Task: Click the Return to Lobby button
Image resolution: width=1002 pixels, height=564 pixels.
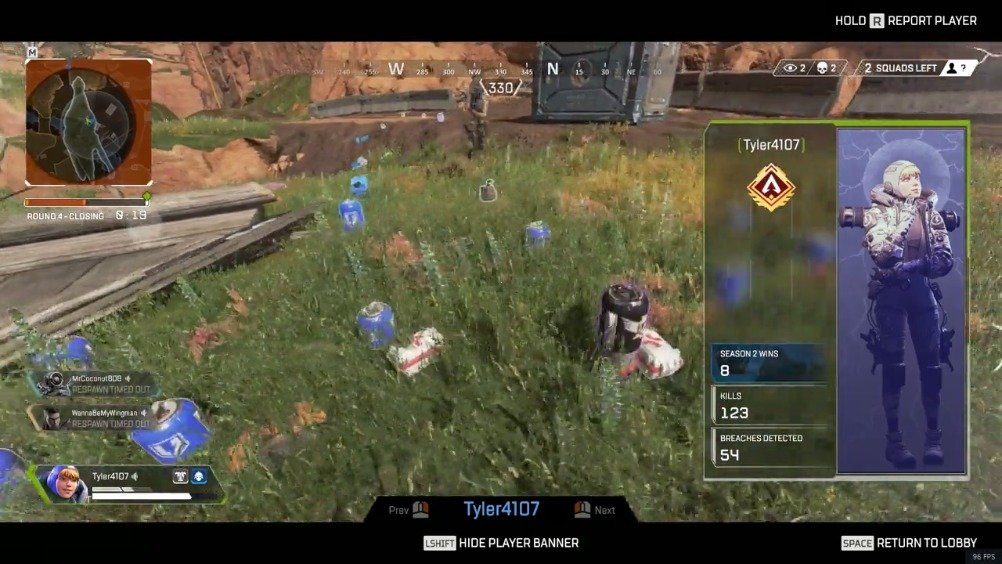Action: click(x=908, y=543)
